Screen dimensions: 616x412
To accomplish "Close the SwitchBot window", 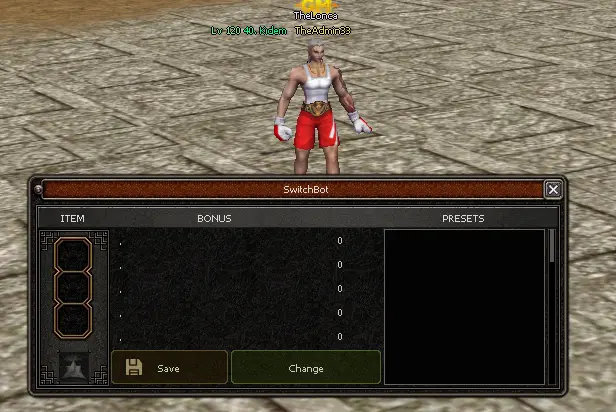I will [553, 189].
